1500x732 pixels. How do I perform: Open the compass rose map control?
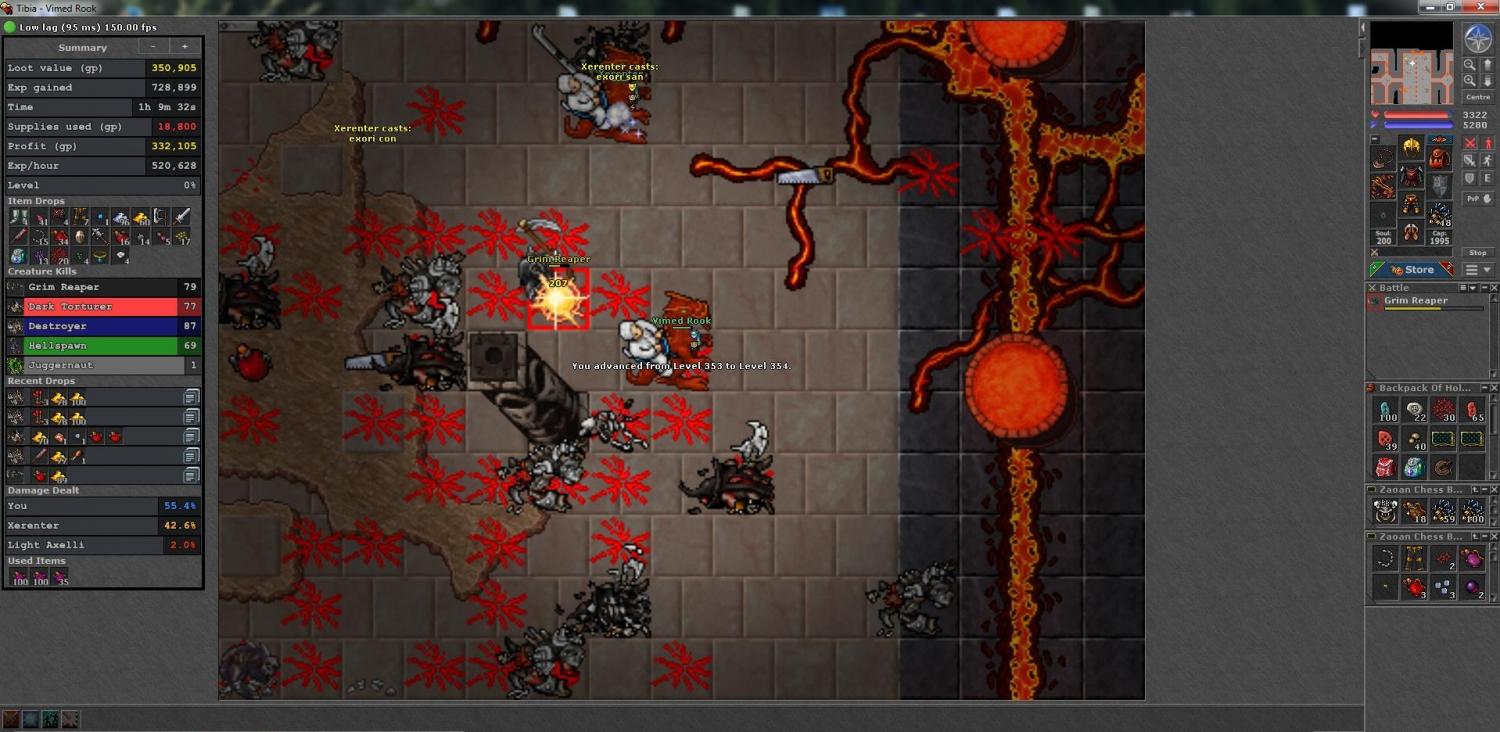[1477, 39]
